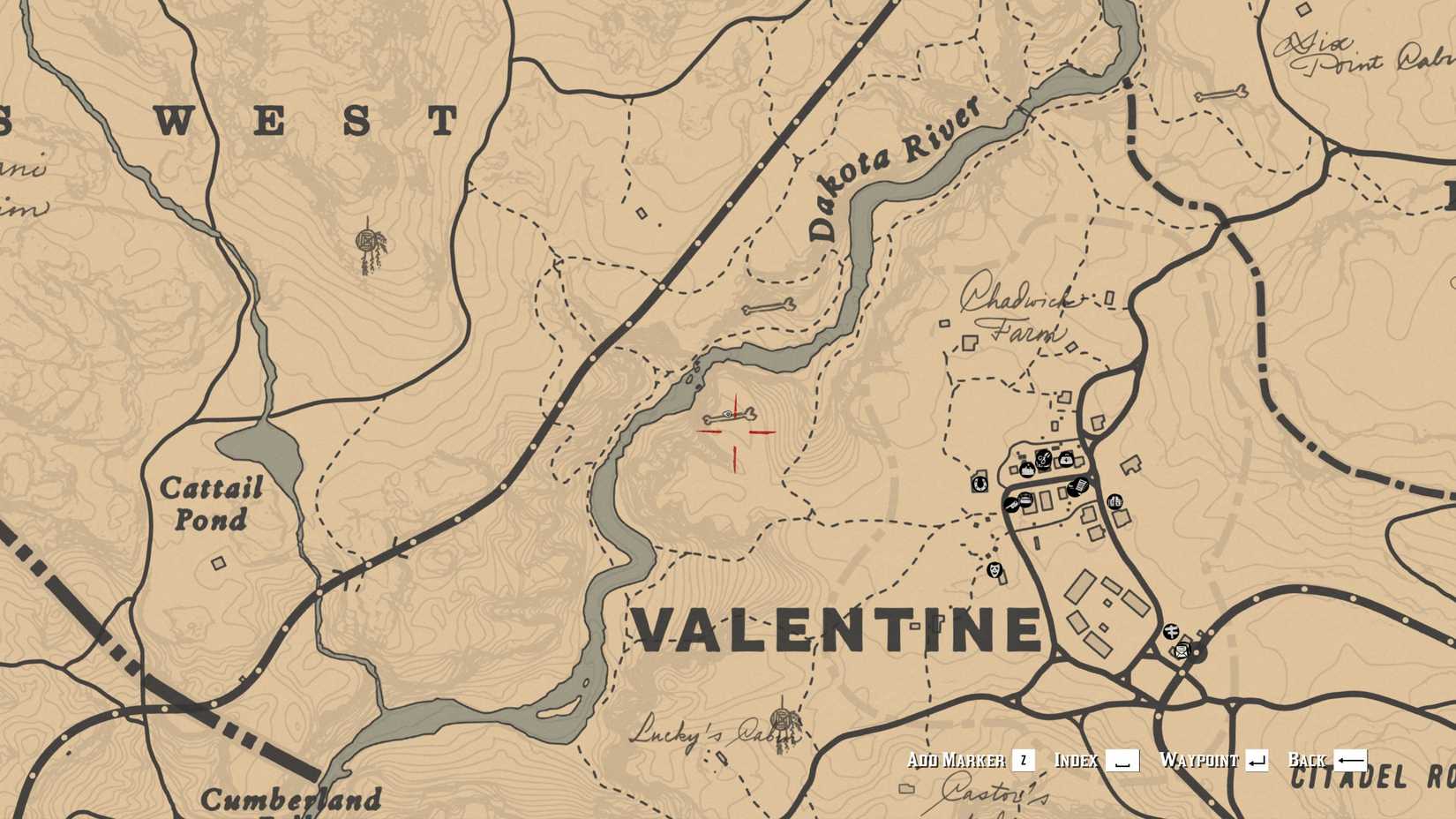The width and height of the screenshot is (1456, 819).
Task: Open the Index option
Action: [1077, 759]
